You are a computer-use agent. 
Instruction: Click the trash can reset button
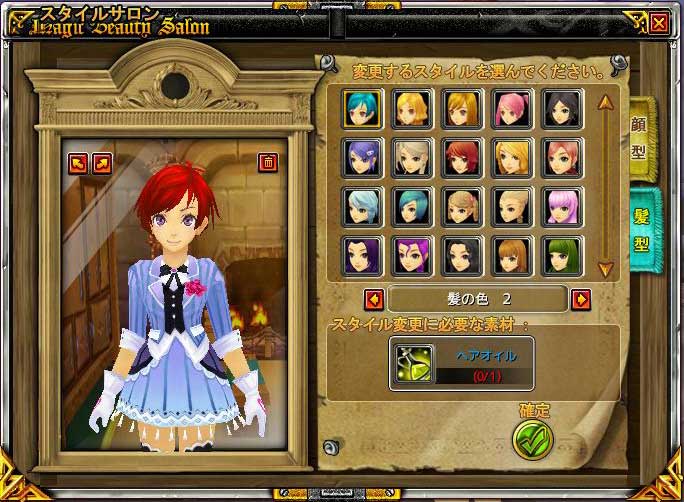268,162
